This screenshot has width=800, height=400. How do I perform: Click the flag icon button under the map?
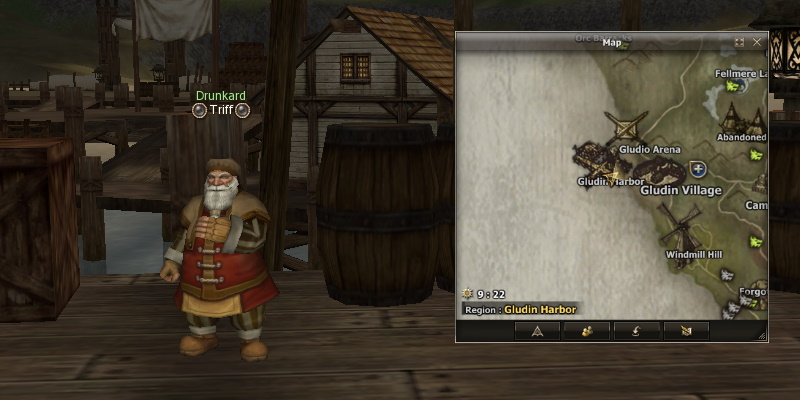click(x=685, y=330)
